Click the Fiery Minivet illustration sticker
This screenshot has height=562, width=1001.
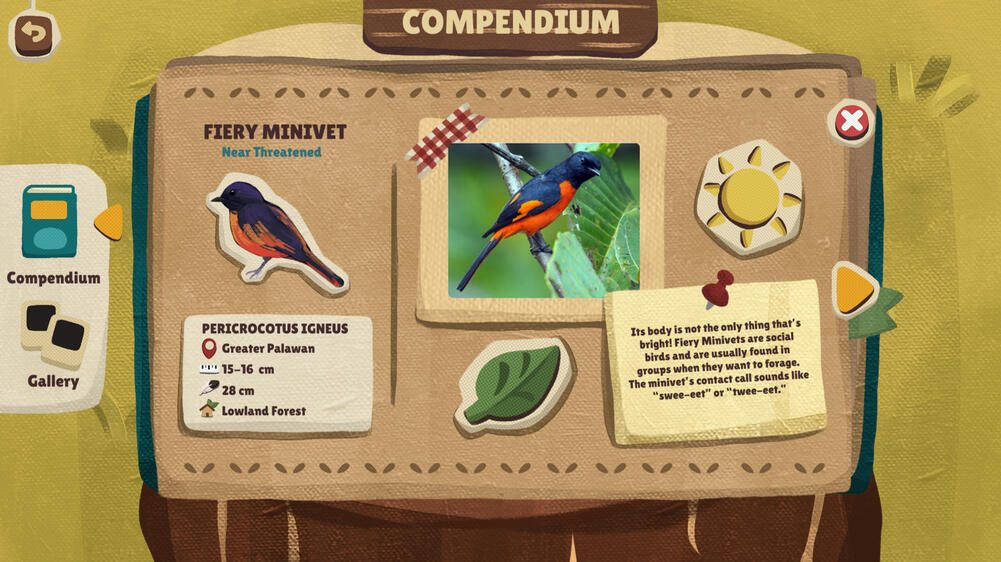(273, 233)
